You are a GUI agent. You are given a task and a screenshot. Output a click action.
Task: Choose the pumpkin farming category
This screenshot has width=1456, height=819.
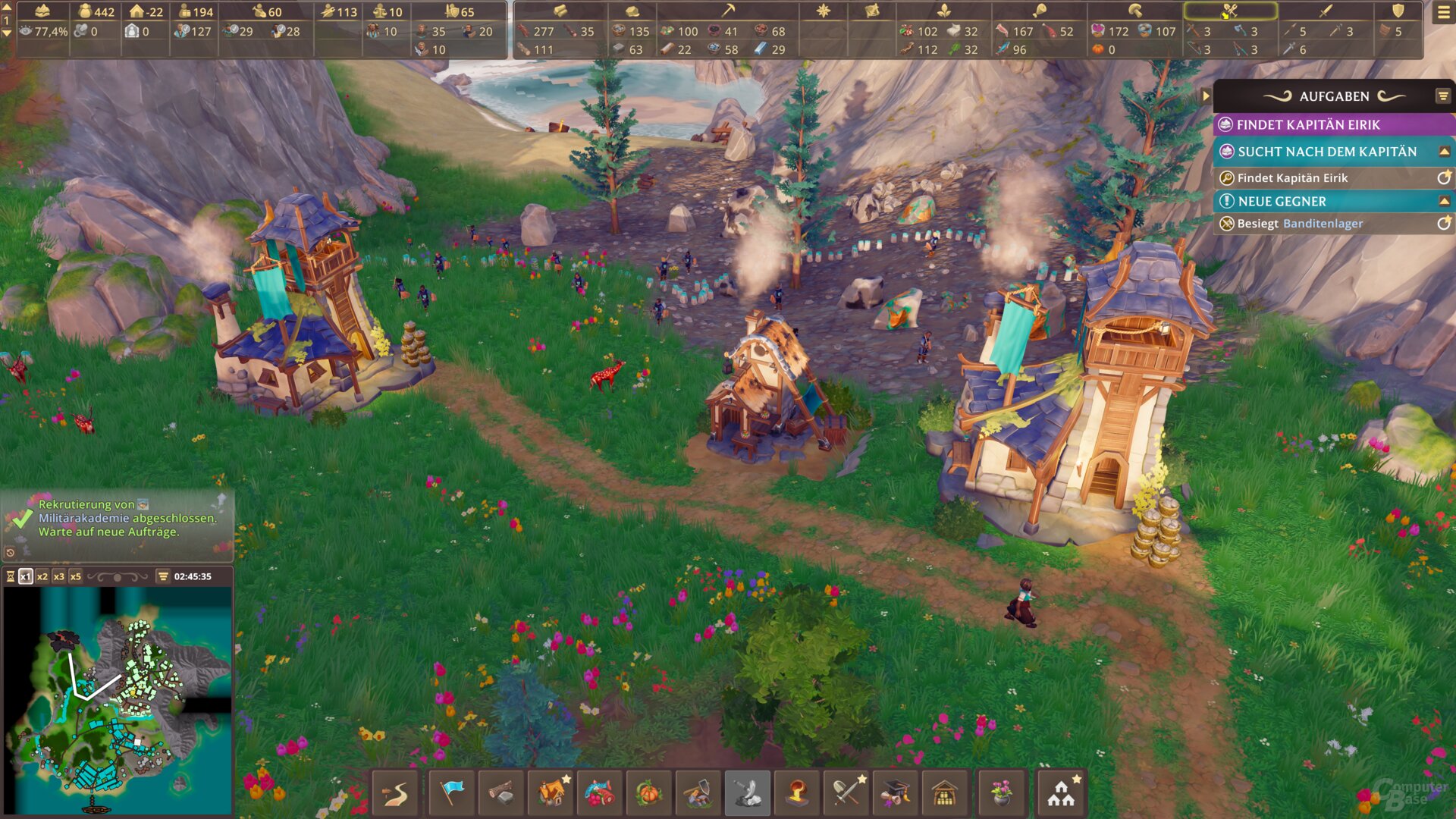tap(649, 793)
